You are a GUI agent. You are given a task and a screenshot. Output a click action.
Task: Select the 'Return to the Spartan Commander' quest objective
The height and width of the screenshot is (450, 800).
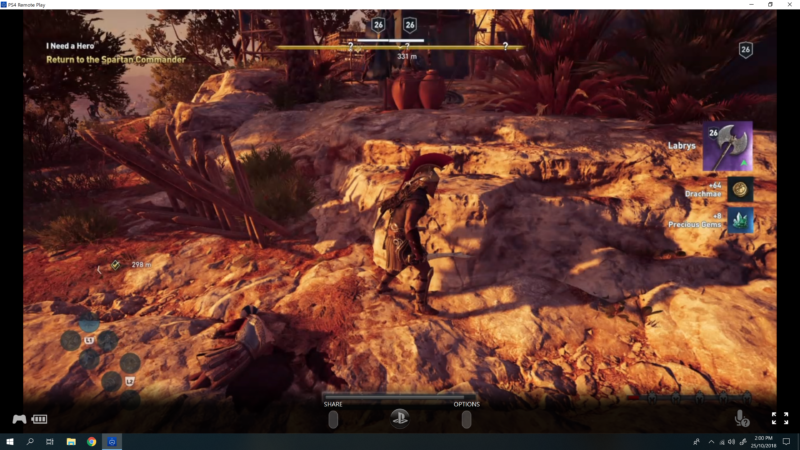click(x=116, y=60)
